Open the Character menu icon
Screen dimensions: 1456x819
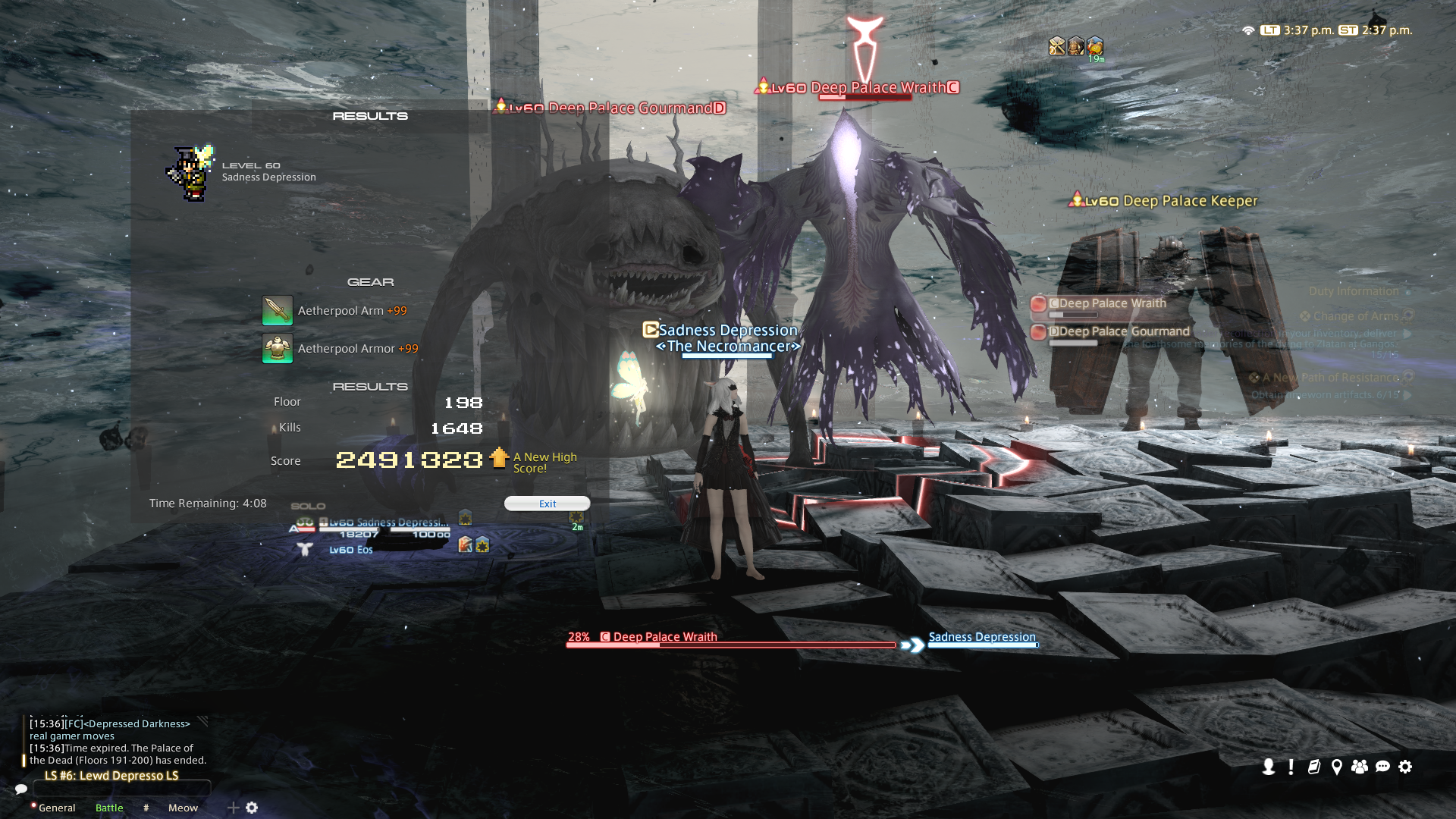(1268, 767)
